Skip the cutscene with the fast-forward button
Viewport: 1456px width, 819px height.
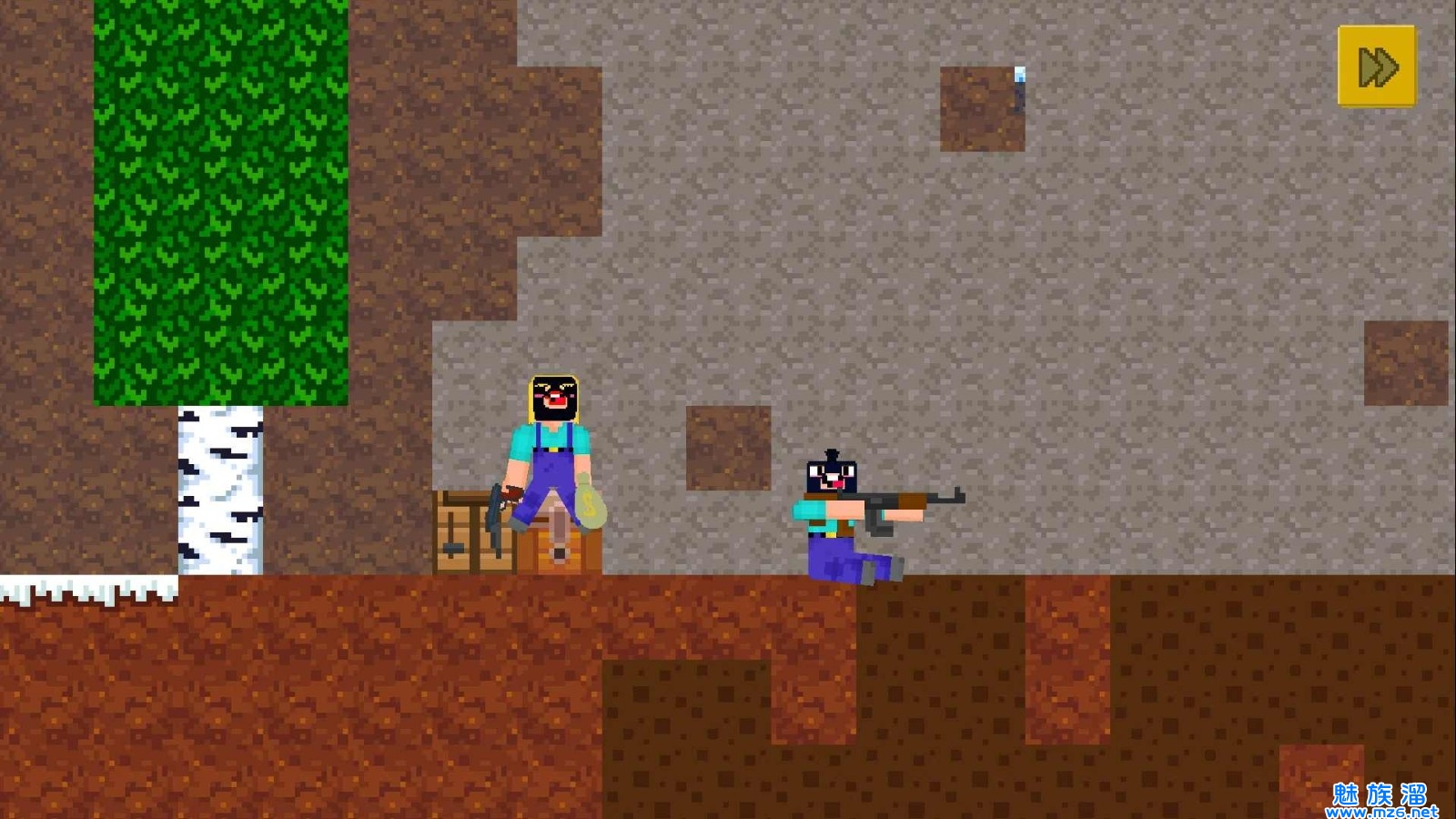tap(1377, 66)
